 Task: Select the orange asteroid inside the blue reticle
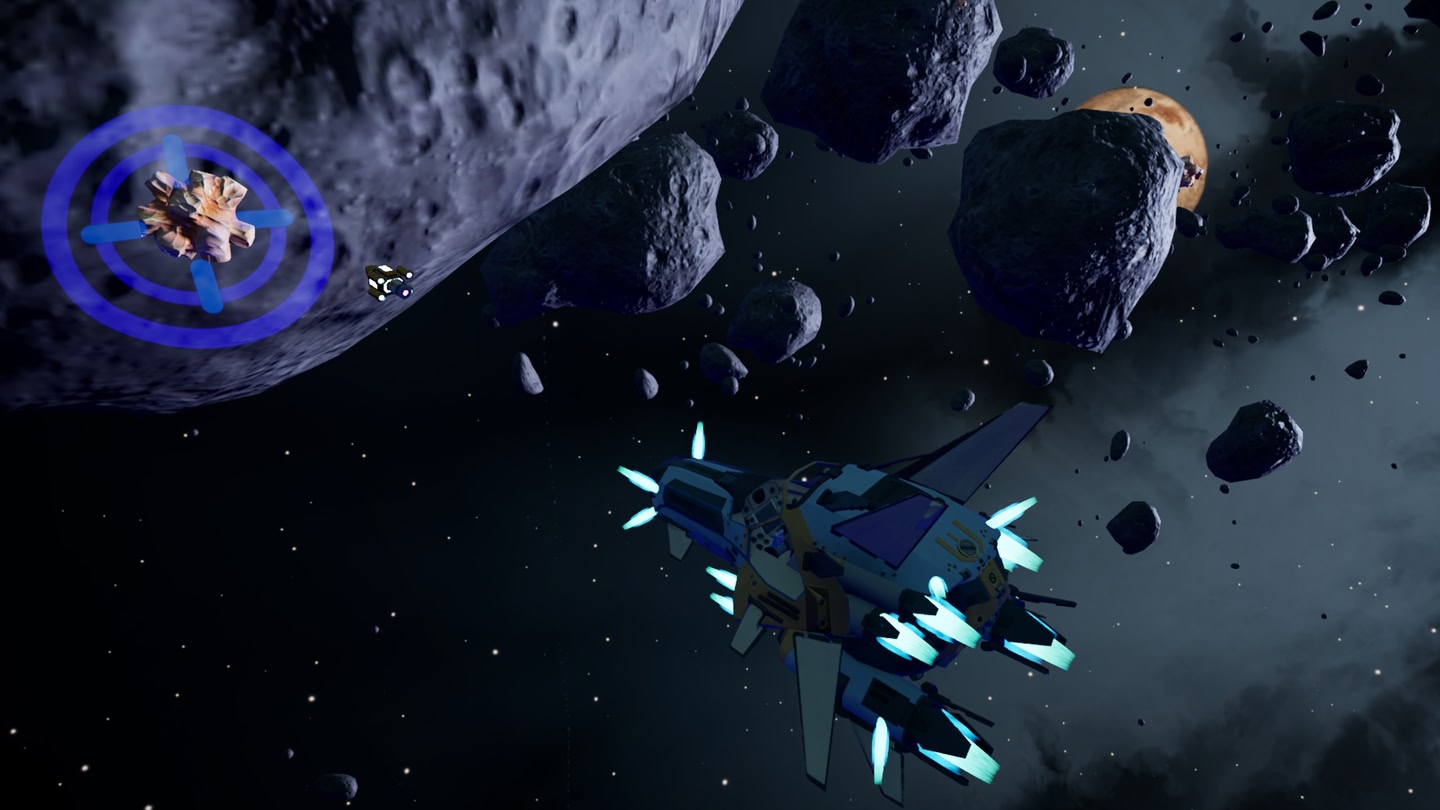[193, 215]
